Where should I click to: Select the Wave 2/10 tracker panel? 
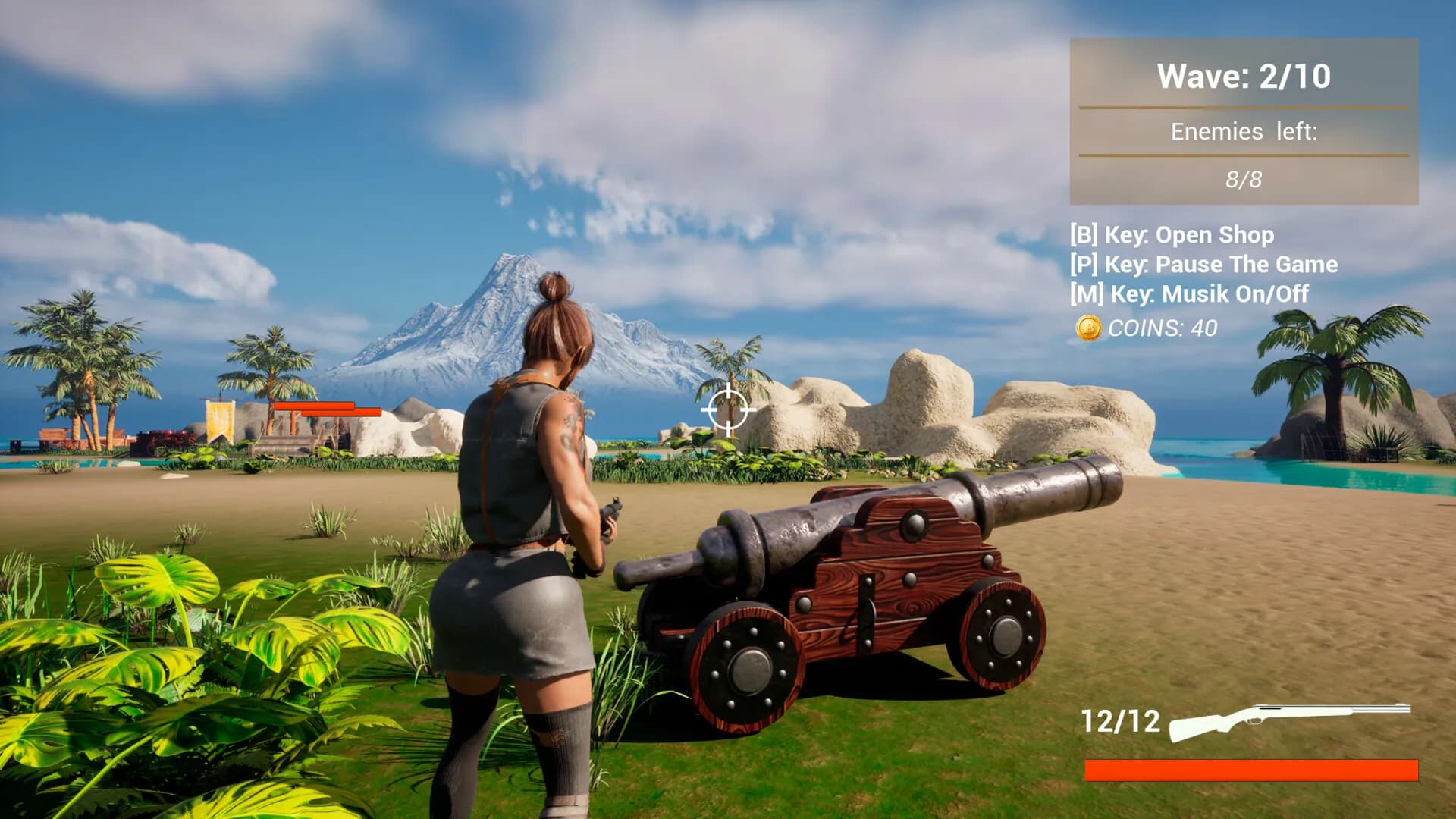(1244, 121)
